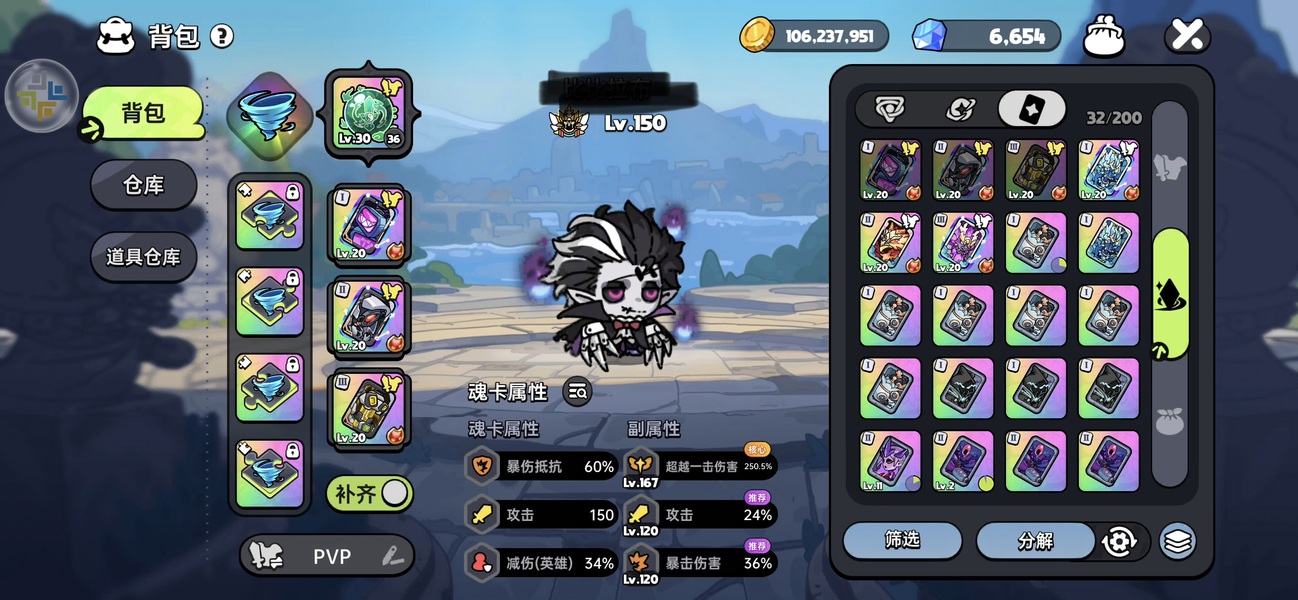1298x600 pixels.
Task: Click the stacked layers icon
Action: pyautogui.click(x=1178, y=541)
